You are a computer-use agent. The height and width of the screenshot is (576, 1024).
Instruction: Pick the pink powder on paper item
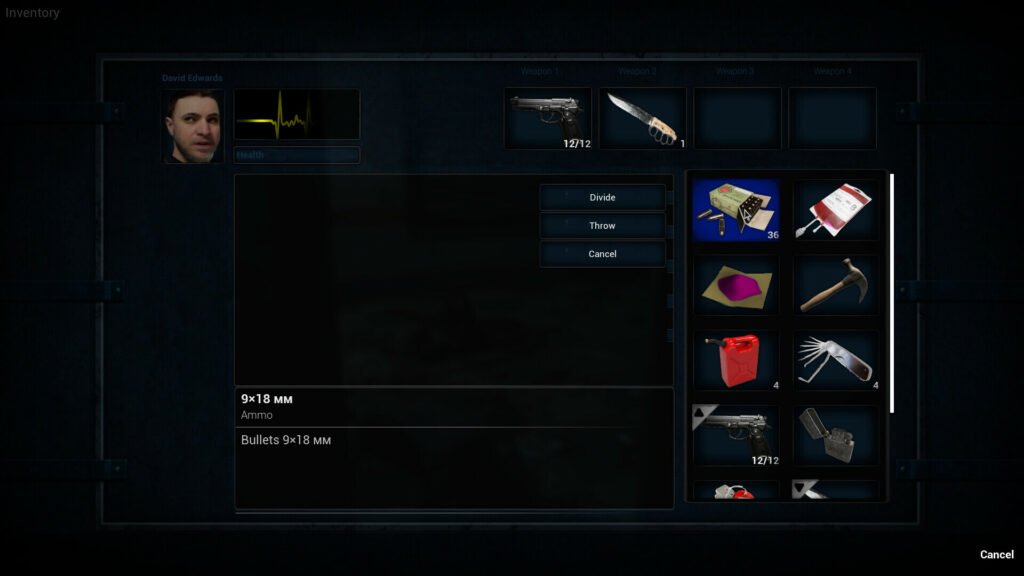click(735, 285)
